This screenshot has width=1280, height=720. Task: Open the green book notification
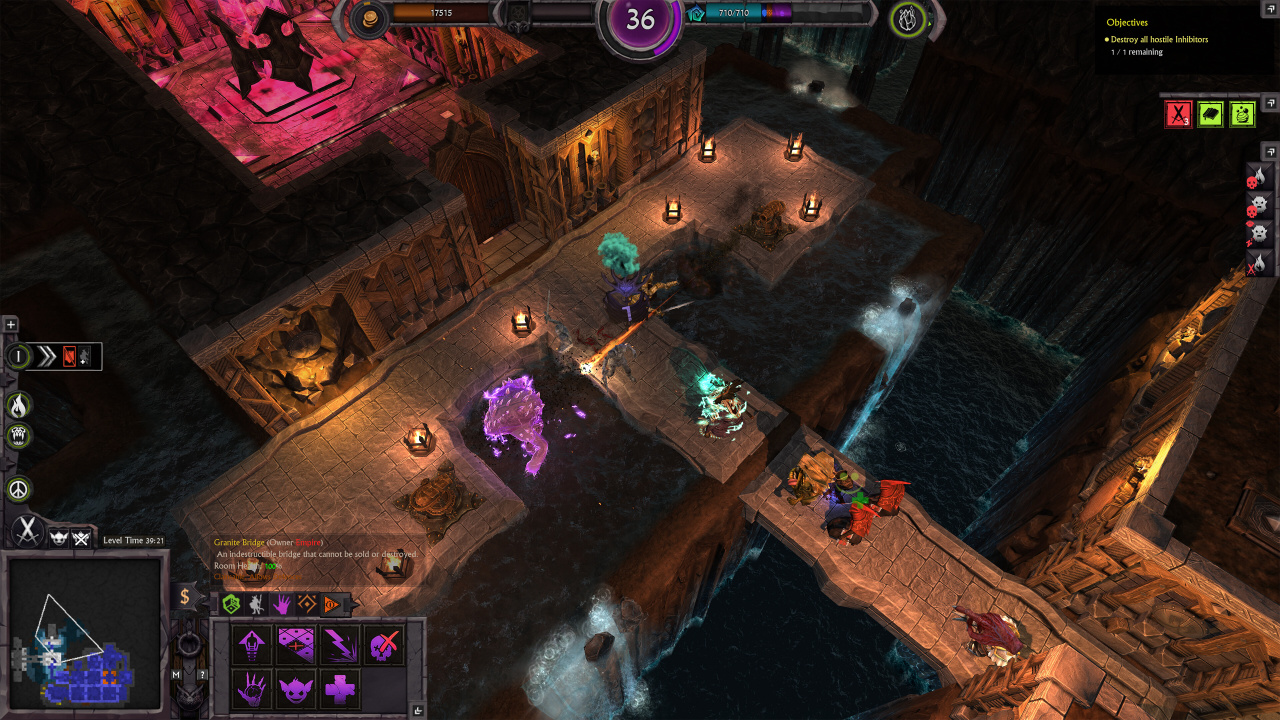[x=1210, y=114]
